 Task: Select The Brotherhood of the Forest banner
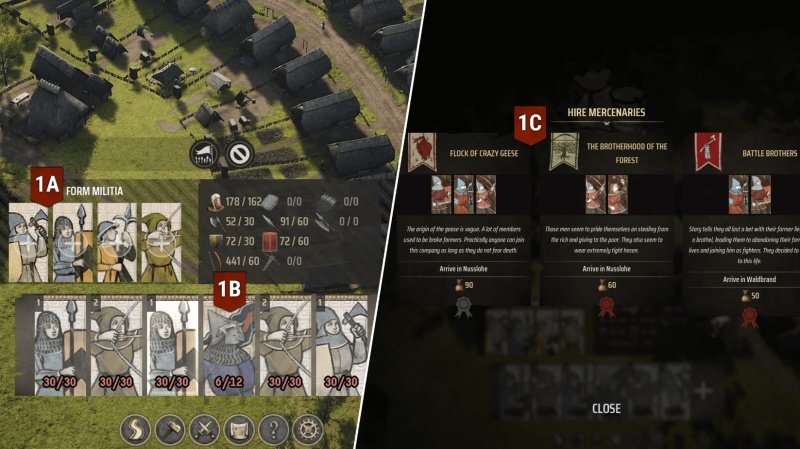(x=563, y=150)
